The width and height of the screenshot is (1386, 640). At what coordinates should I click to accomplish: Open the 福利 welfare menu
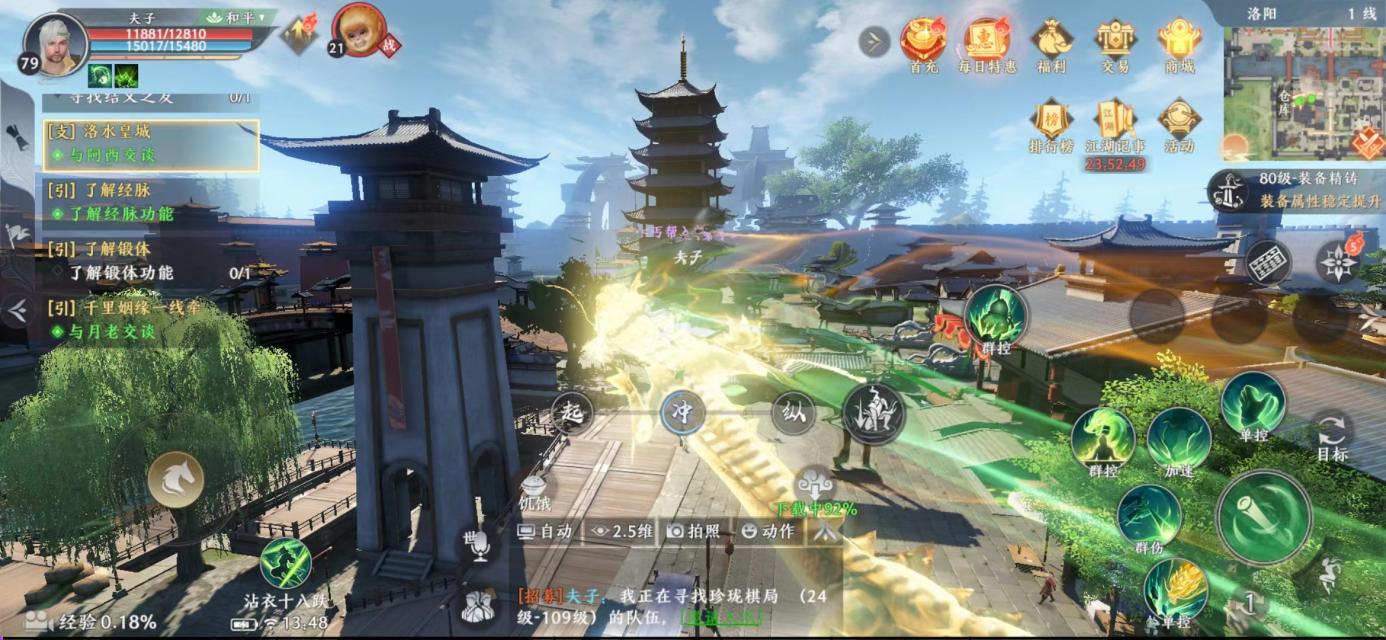tap(1052, 42)
